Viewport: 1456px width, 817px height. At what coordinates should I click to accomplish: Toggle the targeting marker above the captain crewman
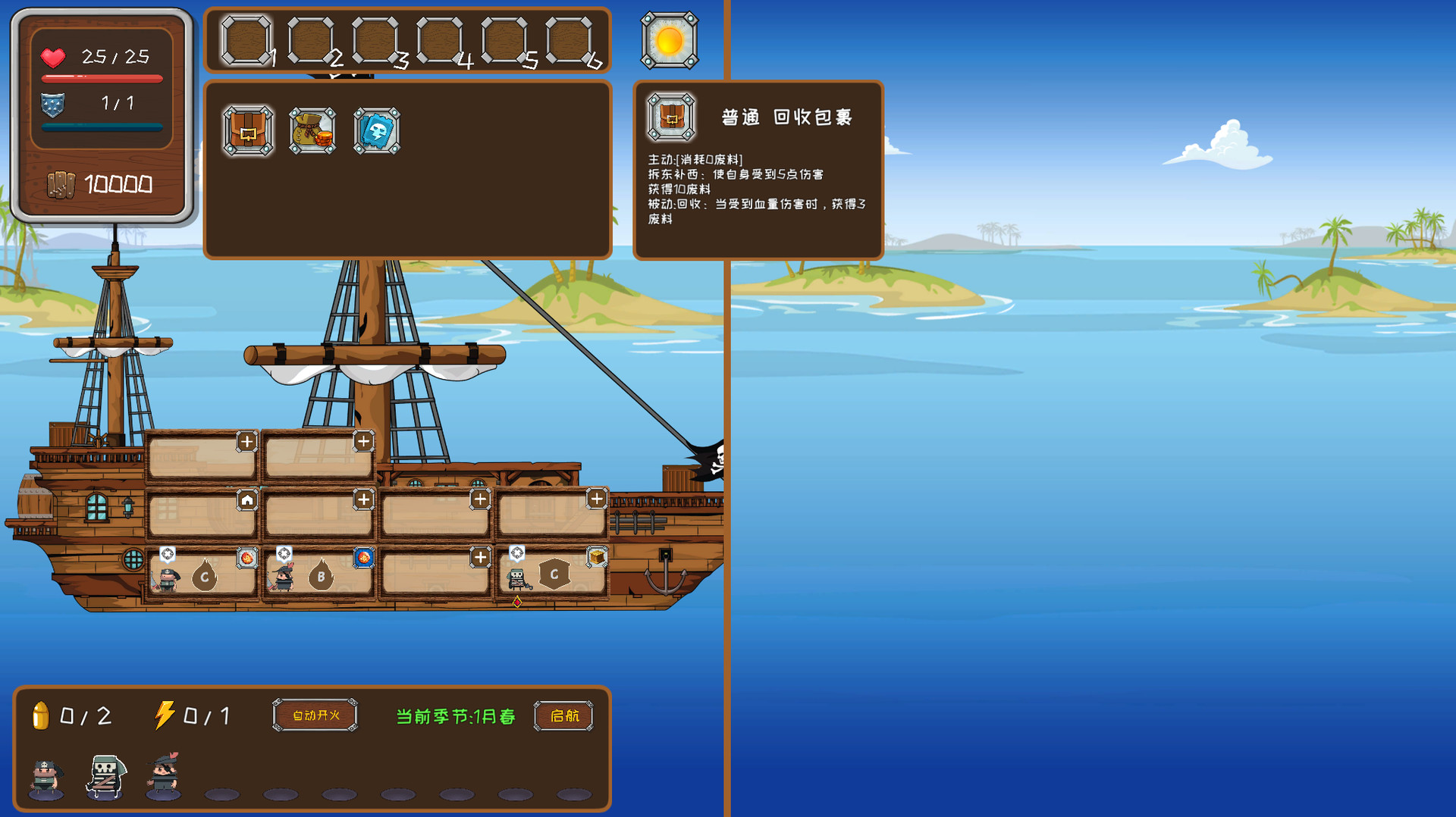pyautogui.click(x=168, y=553)
